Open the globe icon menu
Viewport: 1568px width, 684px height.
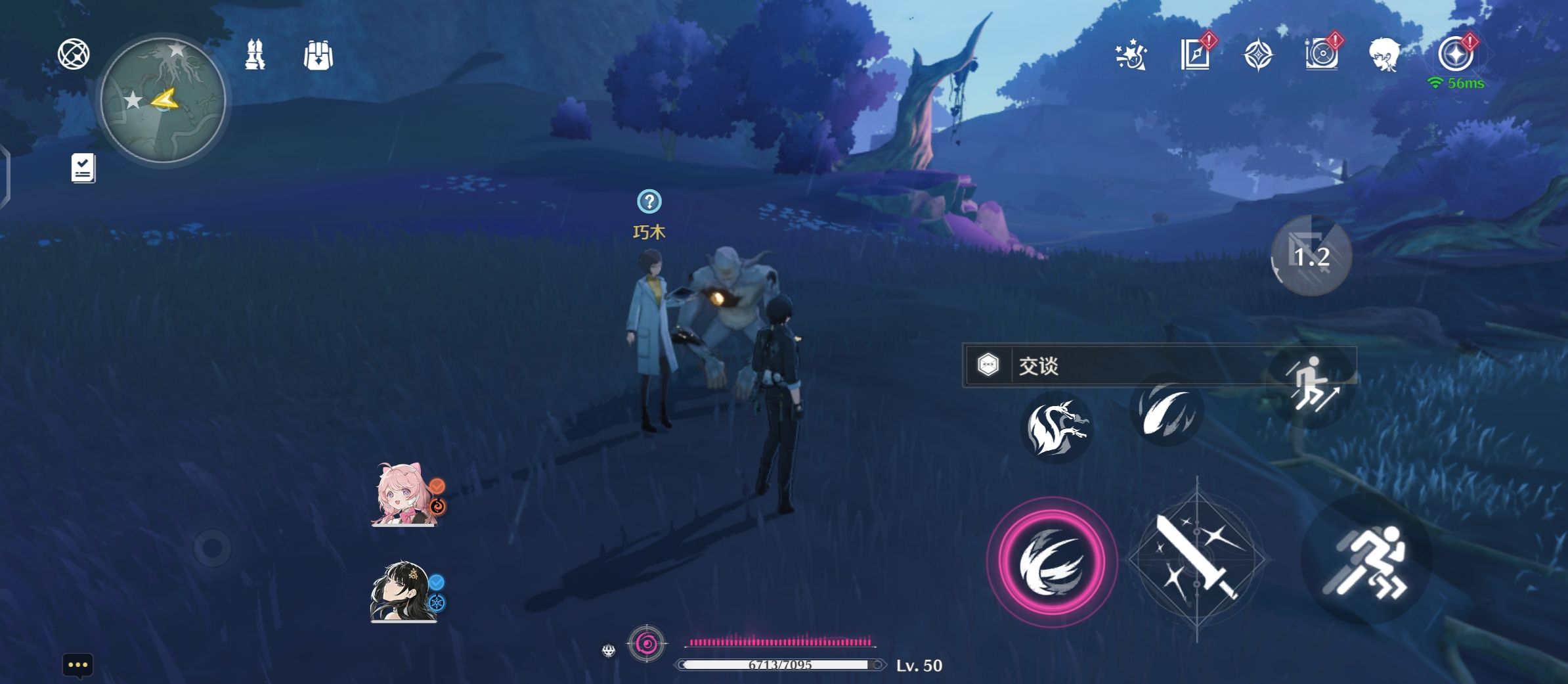(x=74, y=54)
